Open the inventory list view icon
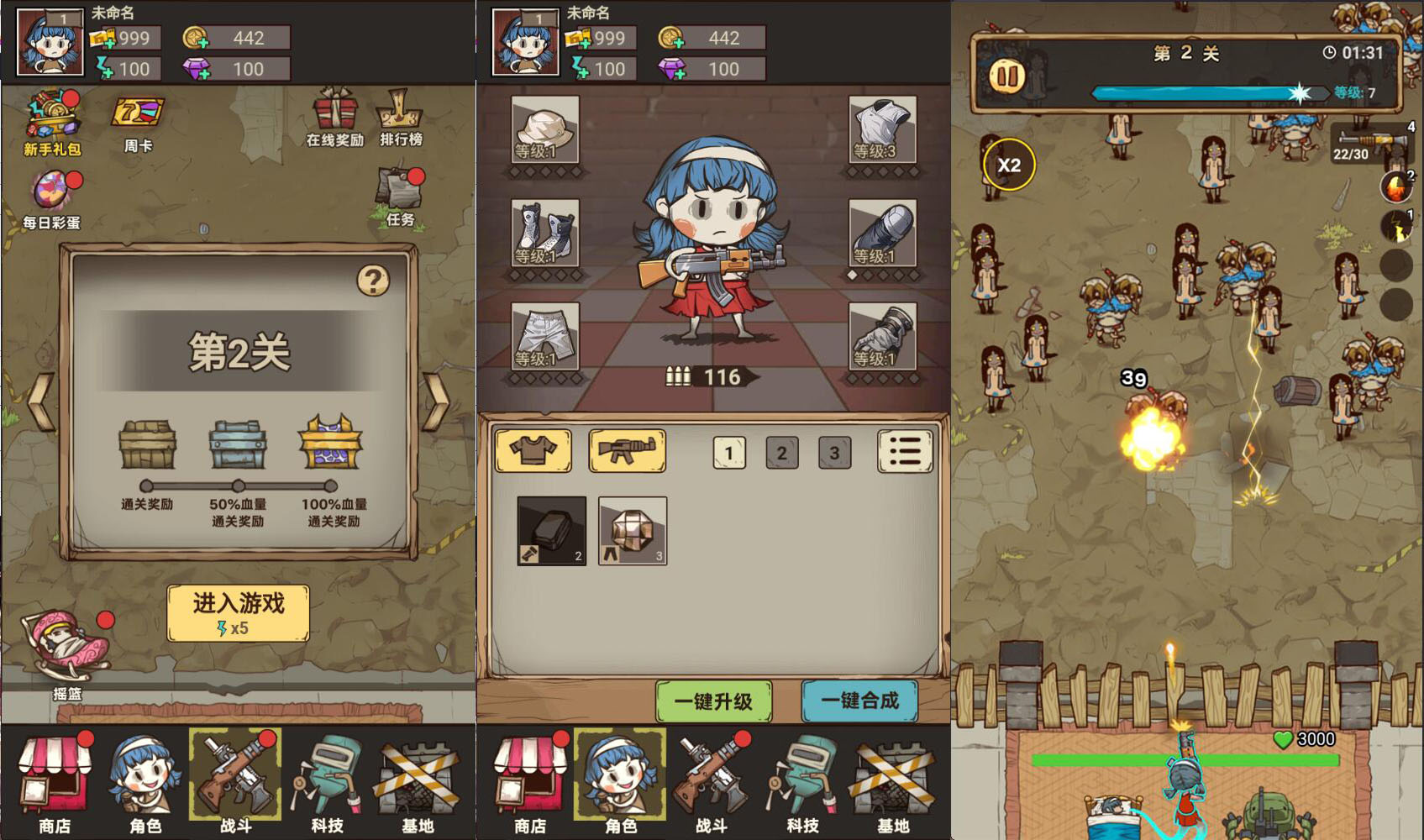 [x=905, y=450]
